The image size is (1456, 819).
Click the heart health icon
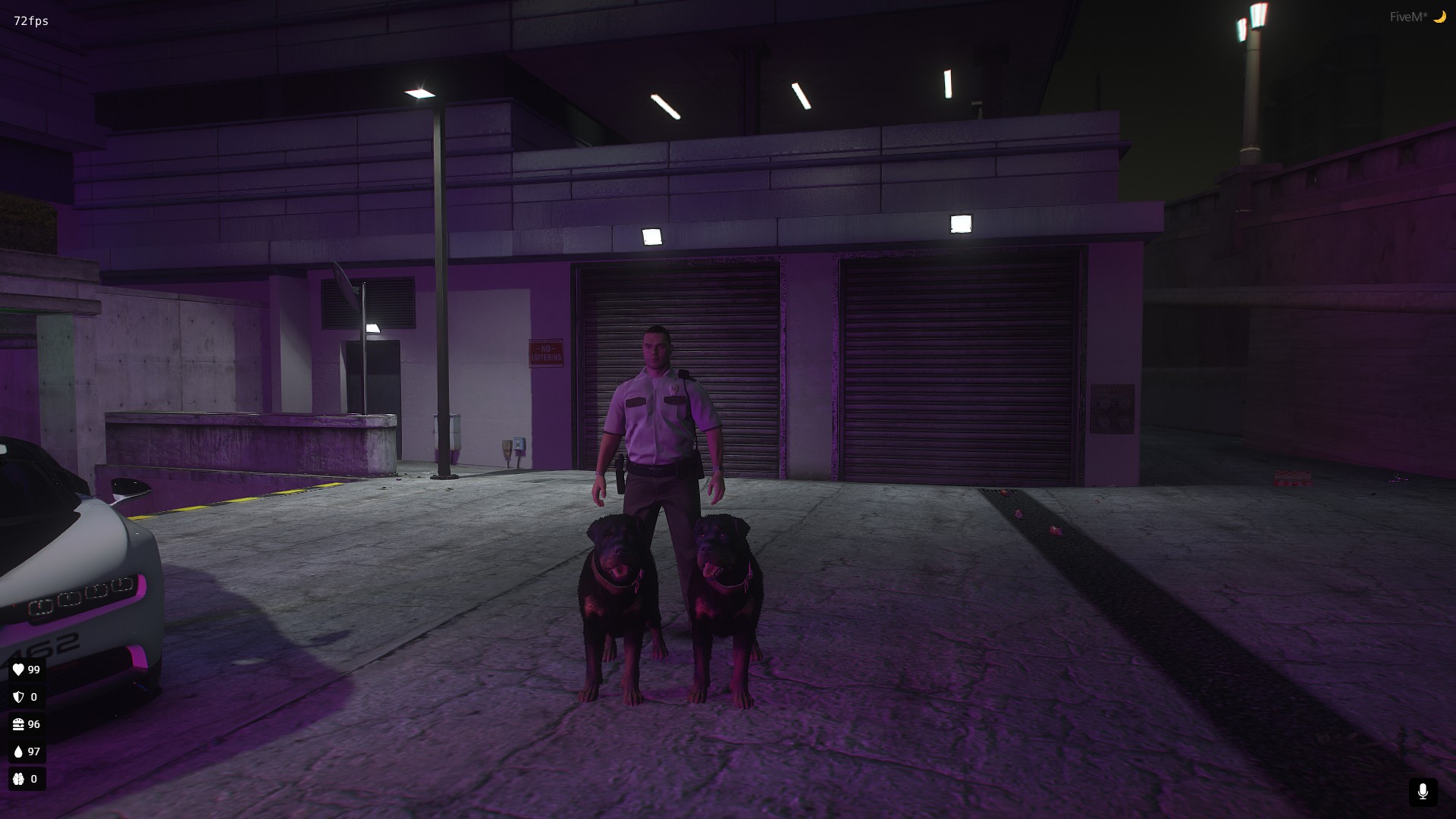tap(18, 670)
